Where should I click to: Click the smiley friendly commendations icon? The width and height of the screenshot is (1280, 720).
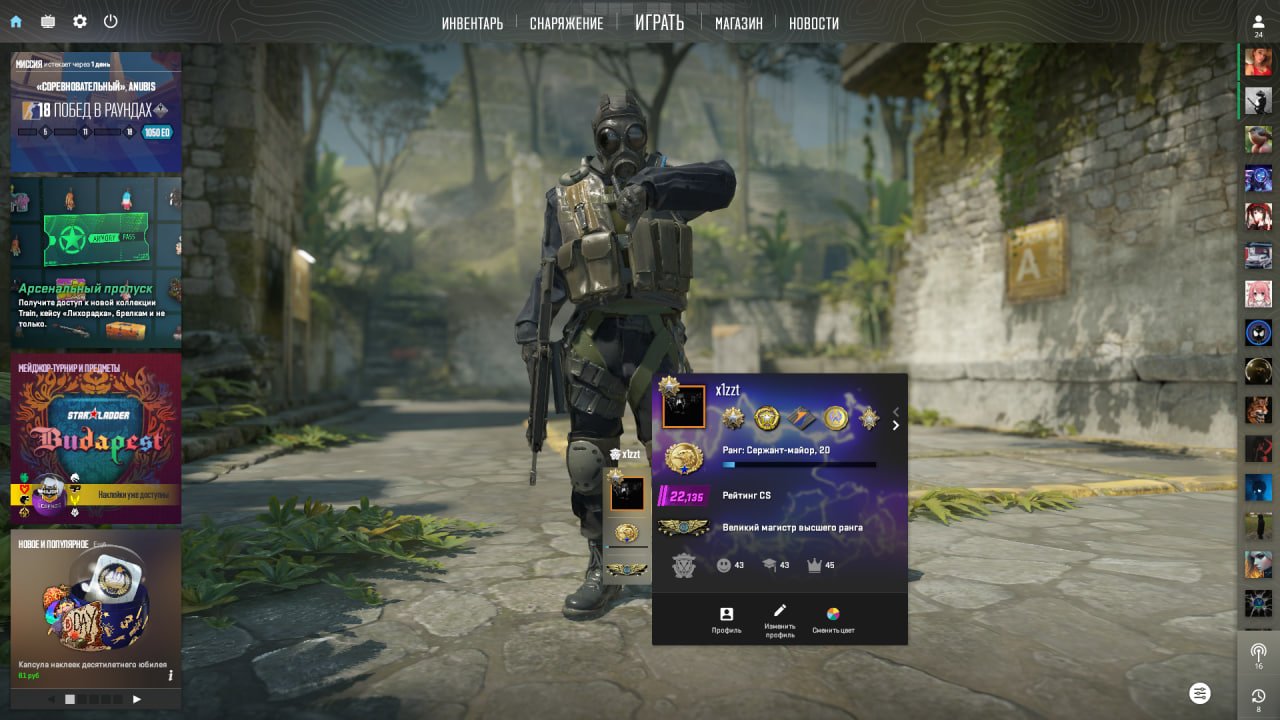[x=723, y=563]
